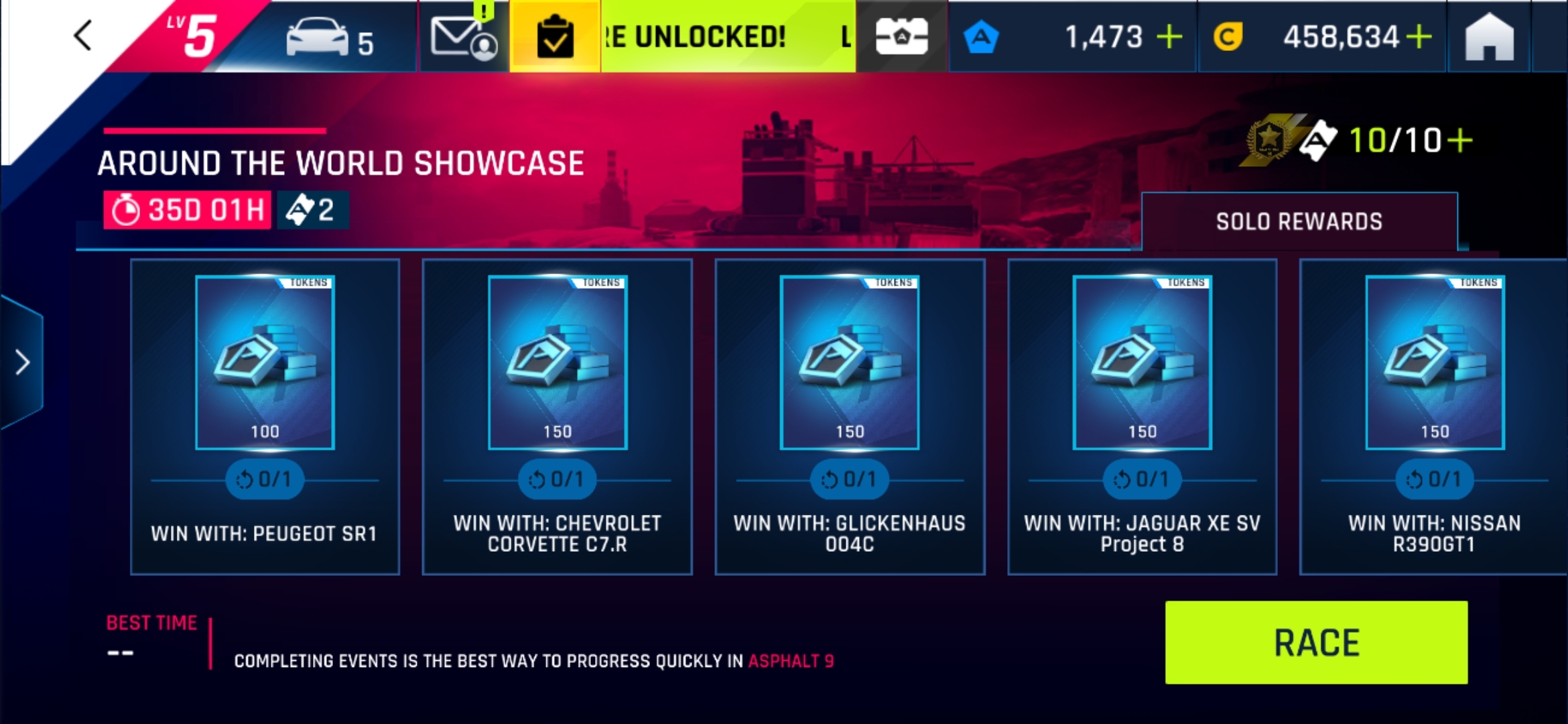Select the Jaguar XE SV Project 8 reward
This screenshot has width=1568, height=724.
tap(1142, 416)
